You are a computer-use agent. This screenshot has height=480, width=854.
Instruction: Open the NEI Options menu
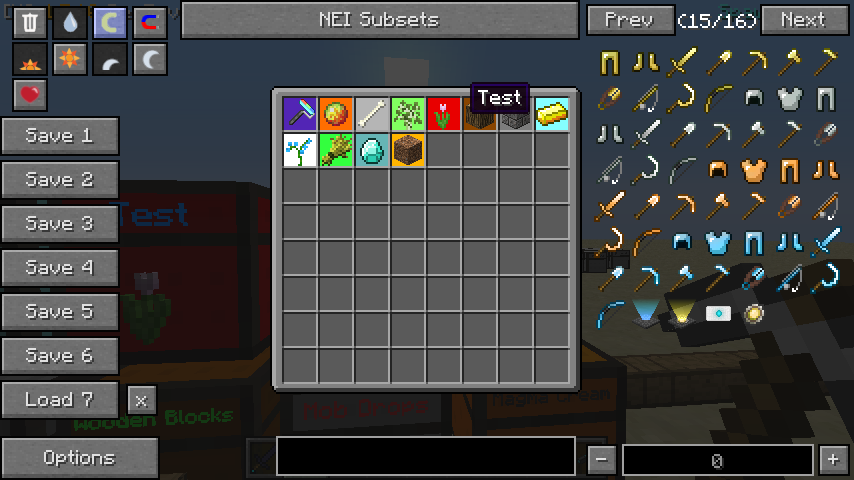tap(79, 458)
